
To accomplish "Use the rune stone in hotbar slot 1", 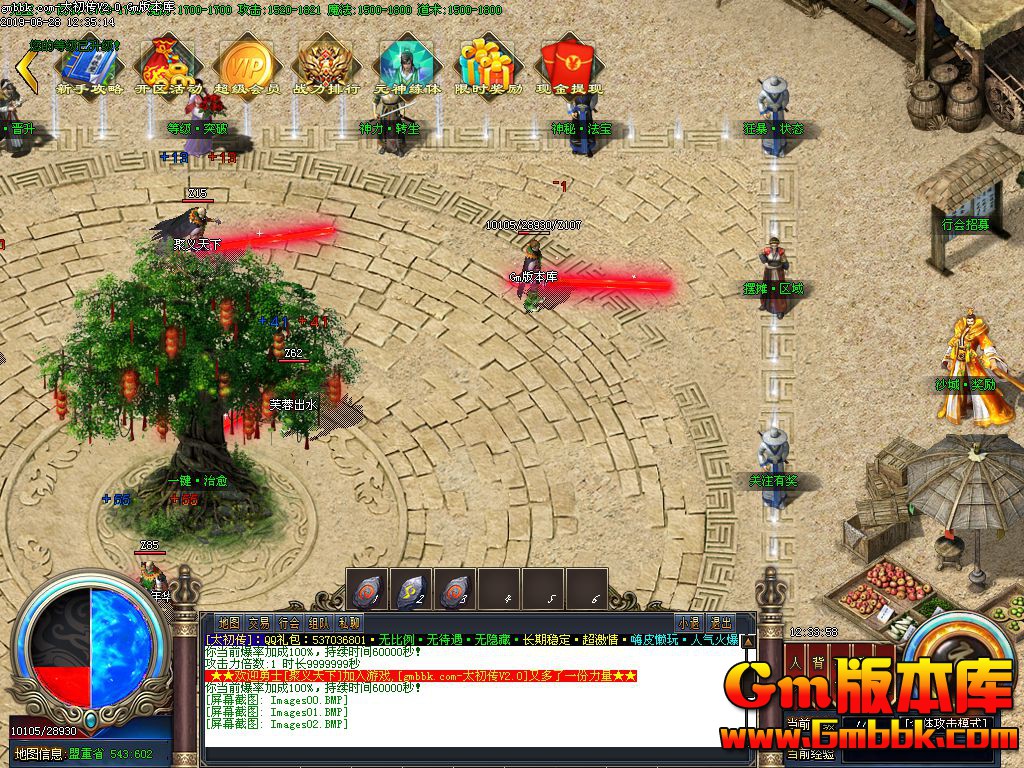I will 367,589.
